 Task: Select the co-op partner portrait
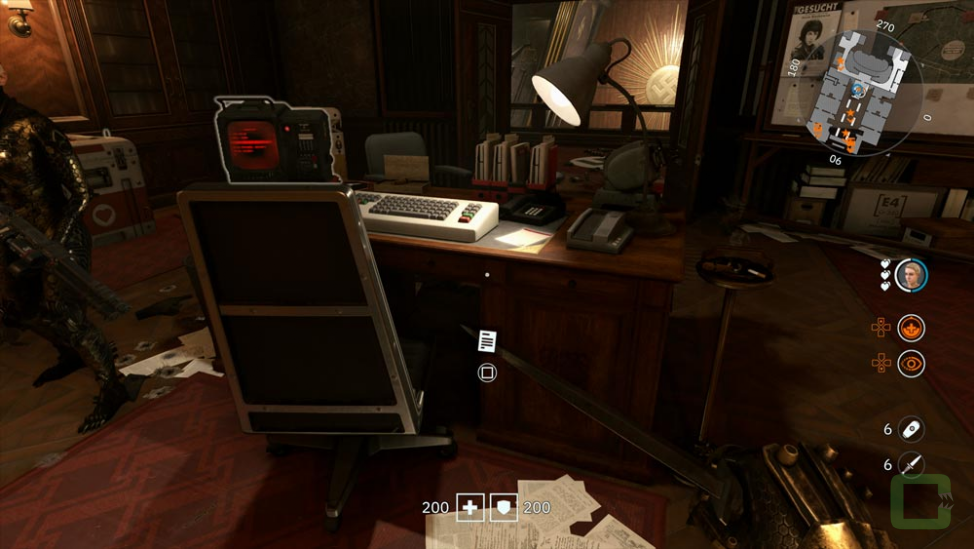(x=910, y=275)
